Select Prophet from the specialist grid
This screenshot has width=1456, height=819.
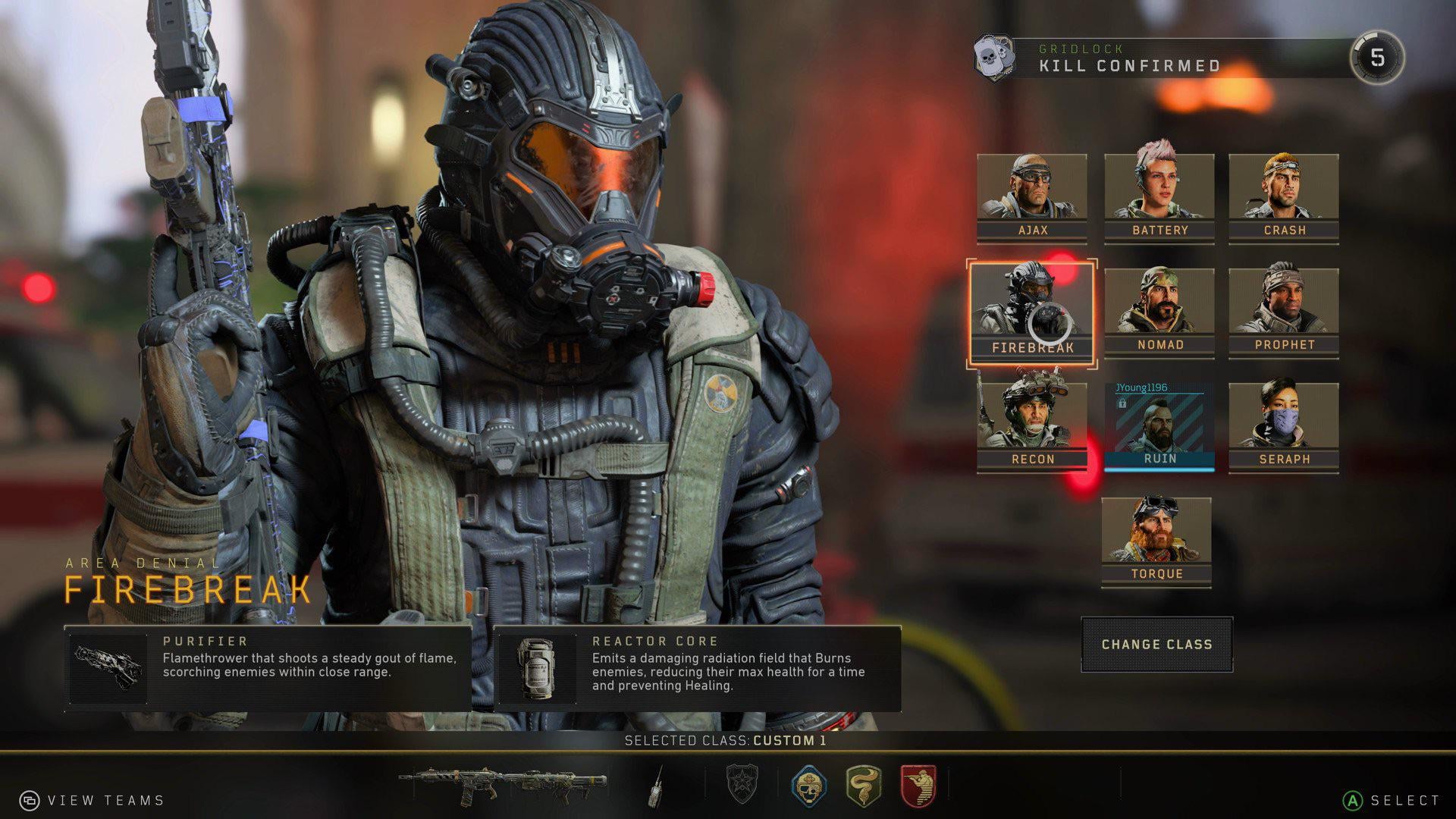pyautogui.click(x=1283, y=312)
